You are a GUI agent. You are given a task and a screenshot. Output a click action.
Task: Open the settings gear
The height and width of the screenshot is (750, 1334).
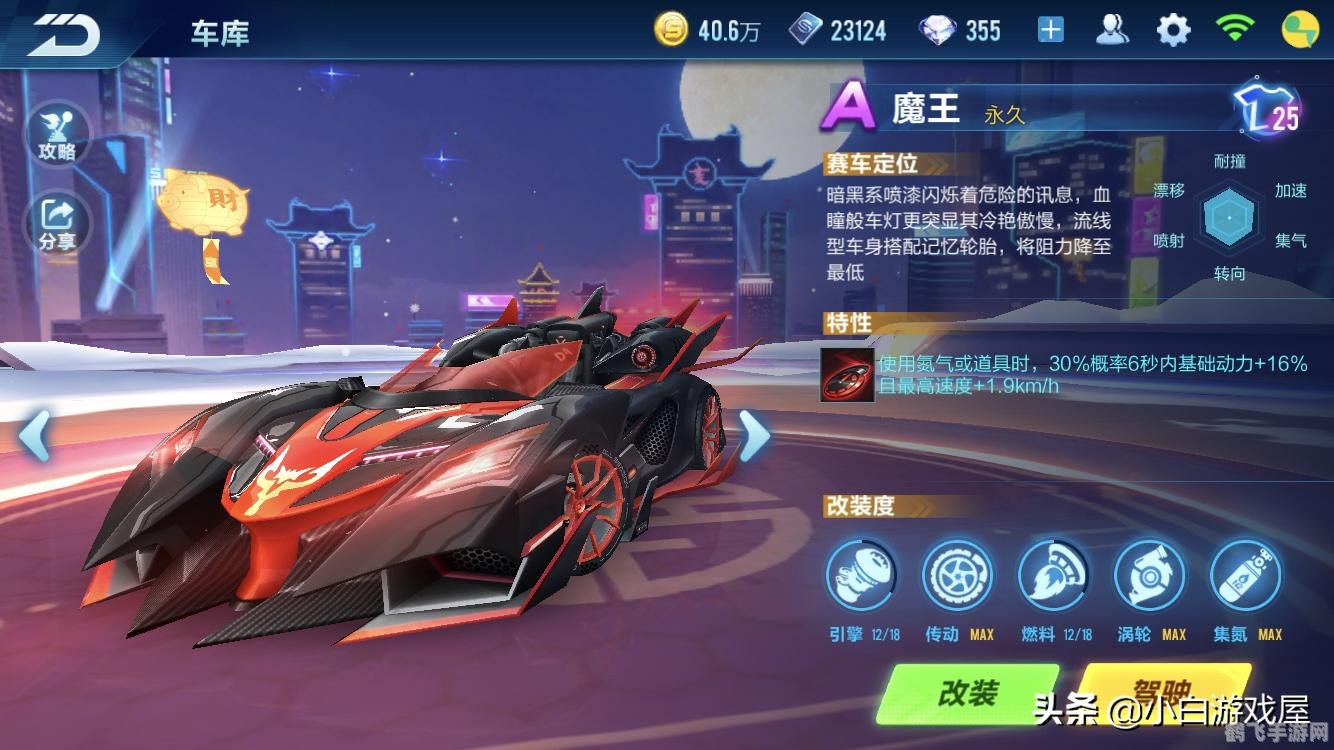(x=1170, y=29)
